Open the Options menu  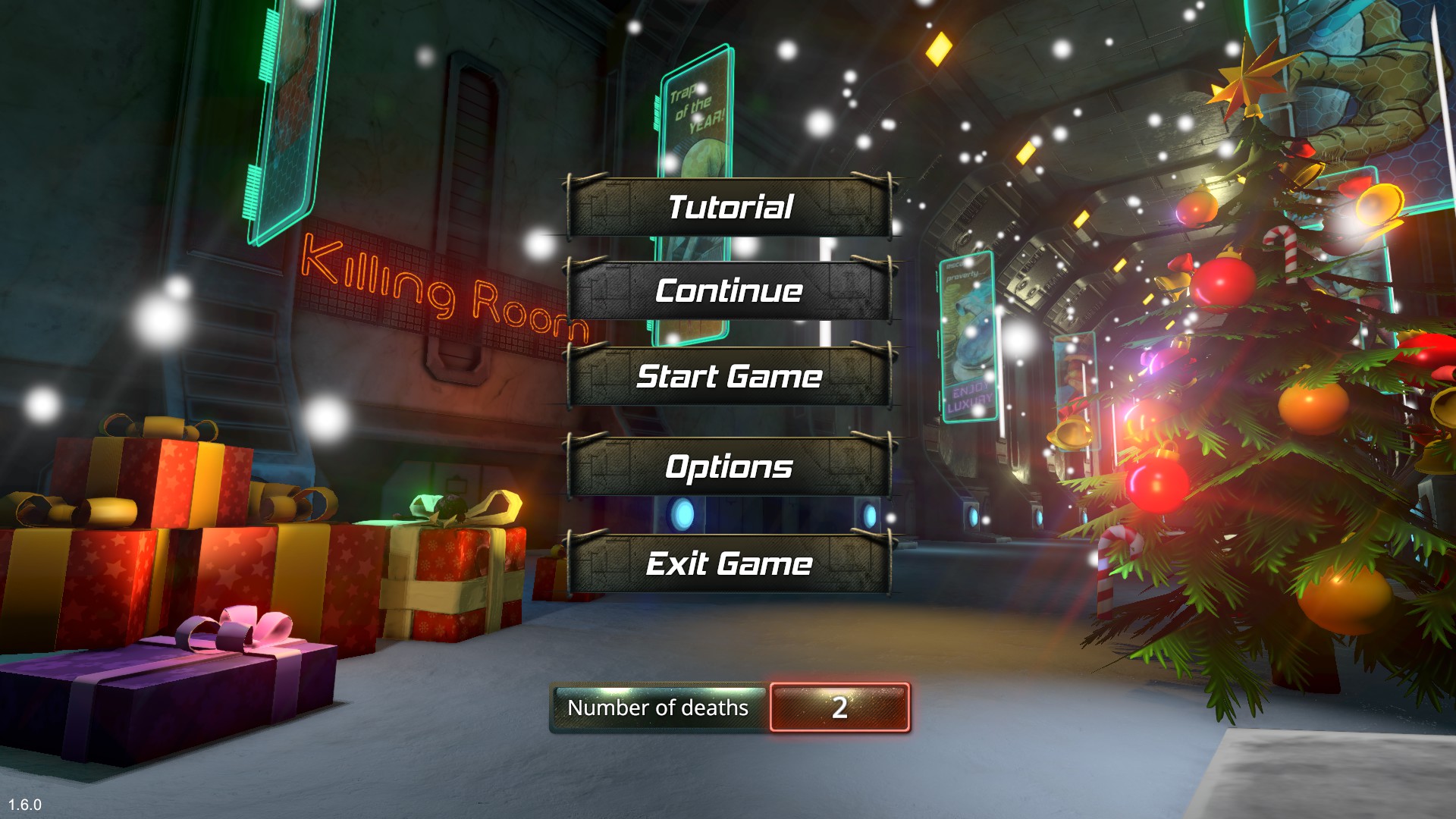coord(728,469)
